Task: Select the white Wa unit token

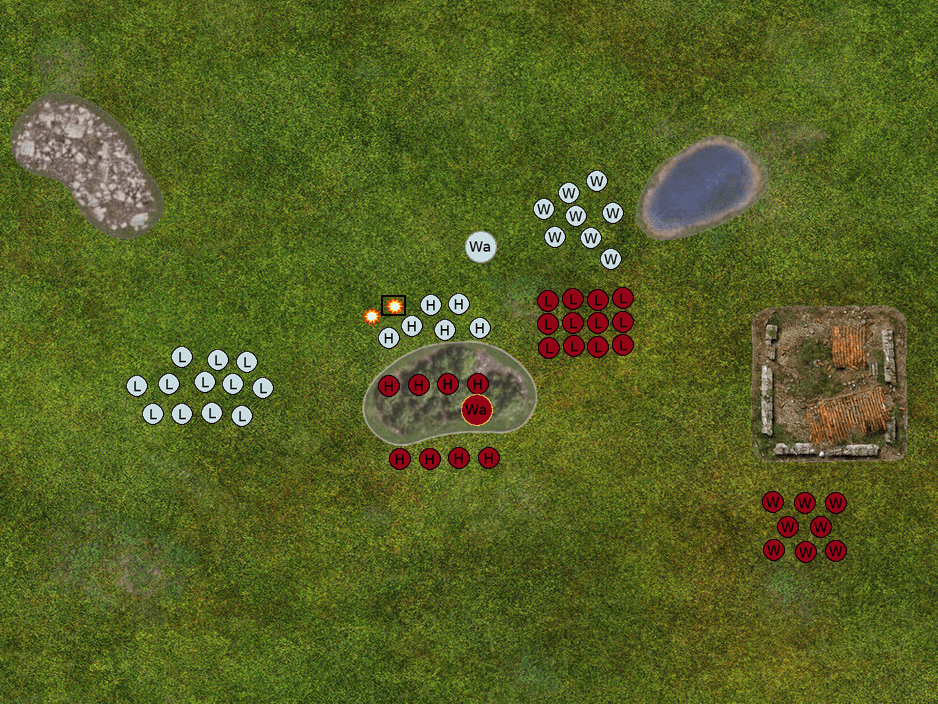Action: coord(480,247)
